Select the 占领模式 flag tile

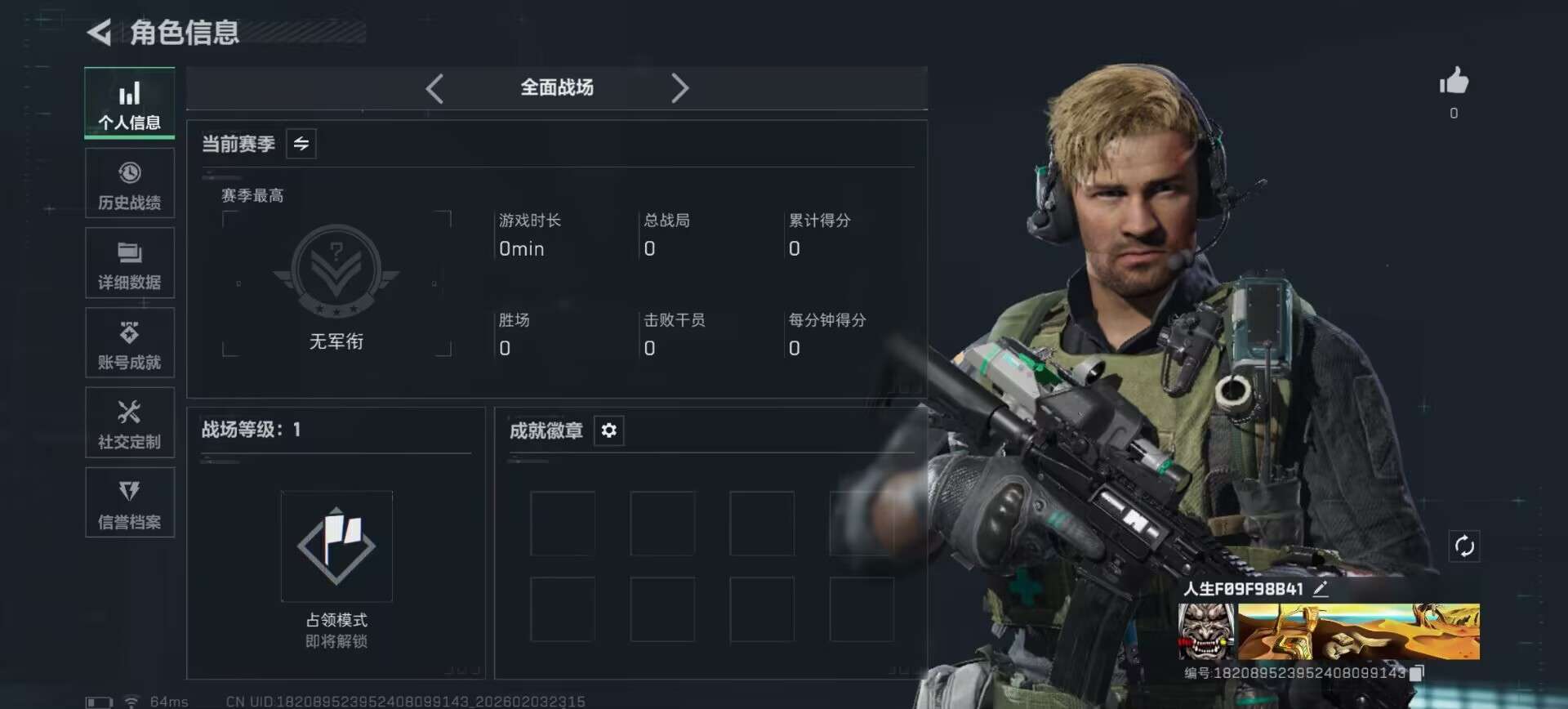tap(336, 546)
